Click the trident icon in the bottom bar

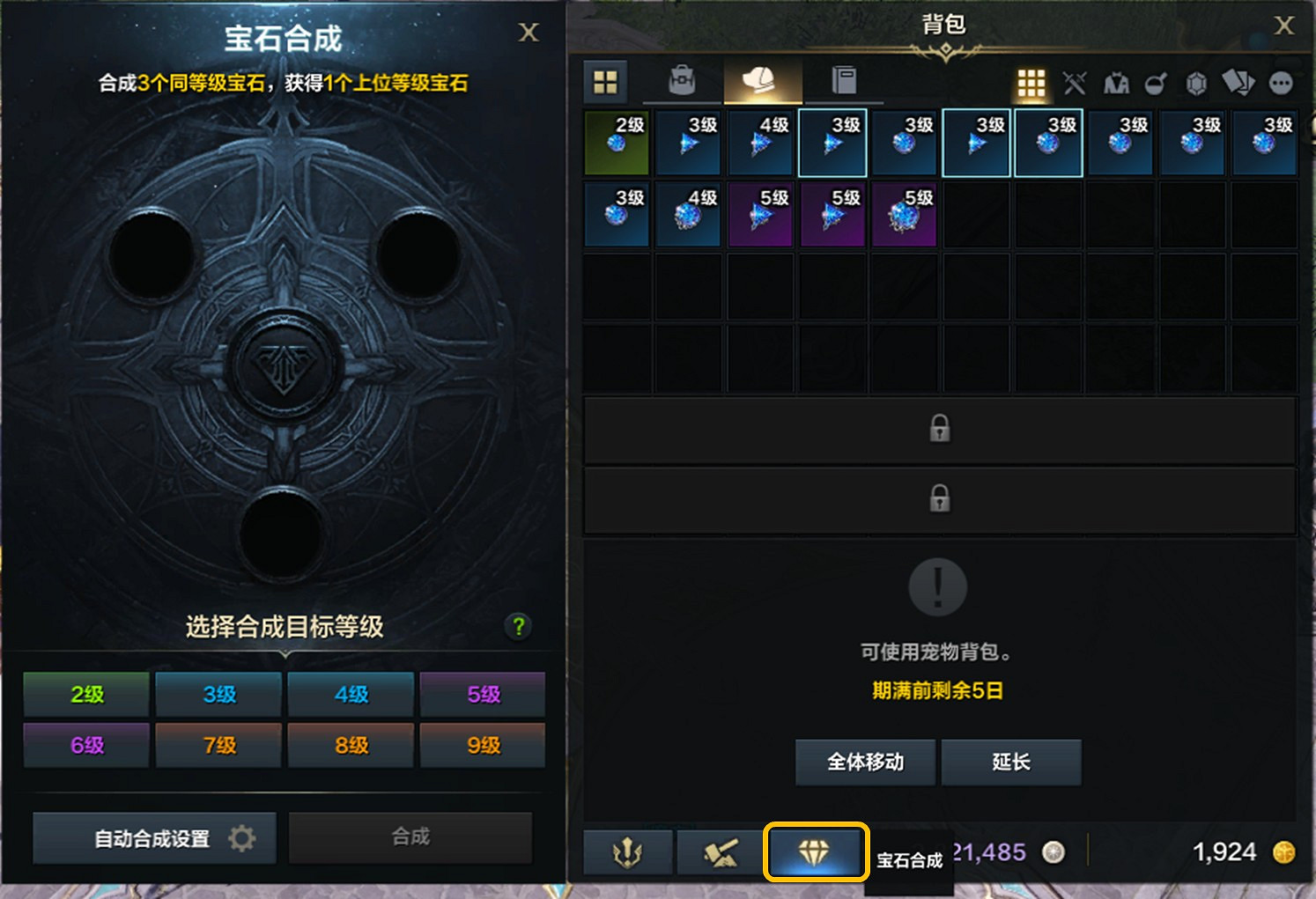coord(628,851)
